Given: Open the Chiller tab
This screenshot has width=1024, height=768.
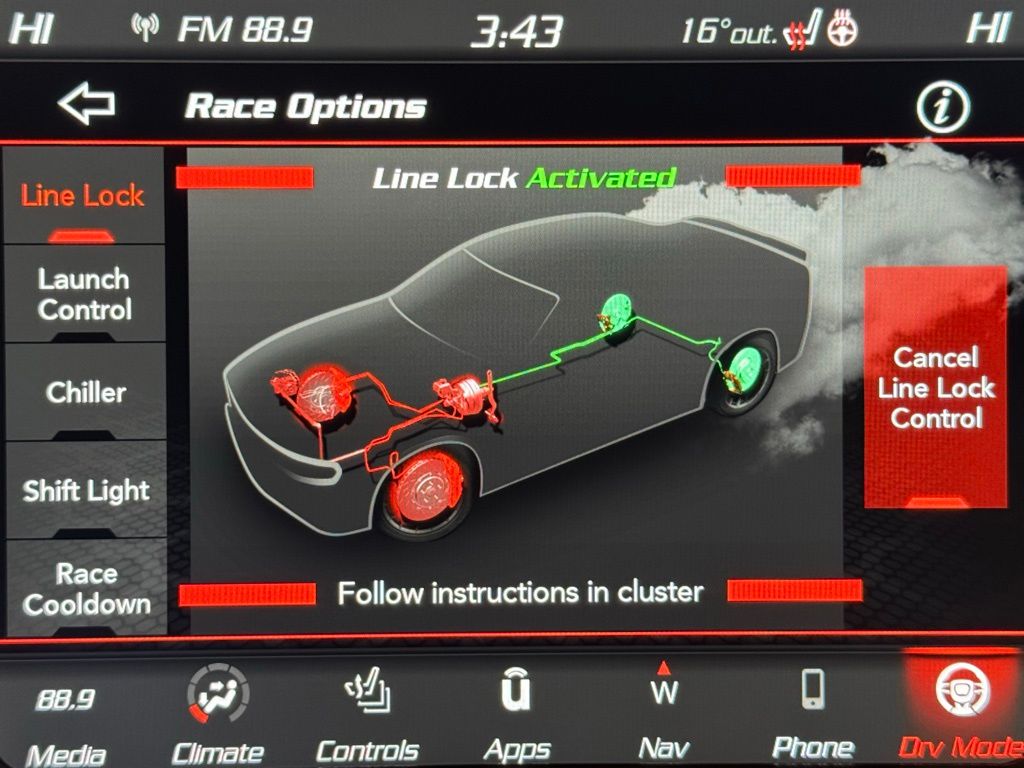Looking at the screenshot, I should coord(85,392).
